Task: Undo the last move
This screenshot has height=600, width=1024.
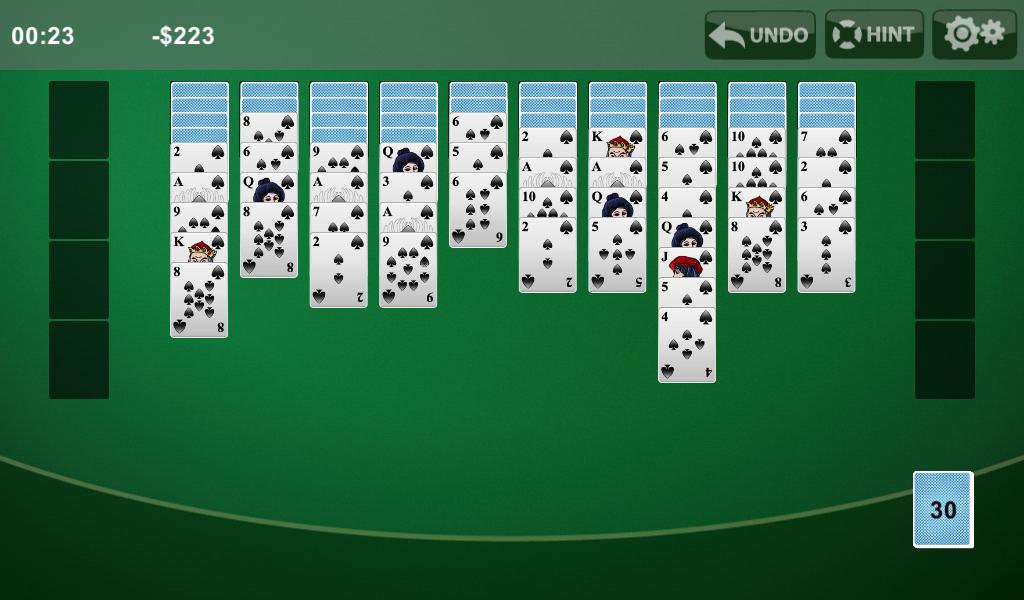Action: click(x=760, y=35)
